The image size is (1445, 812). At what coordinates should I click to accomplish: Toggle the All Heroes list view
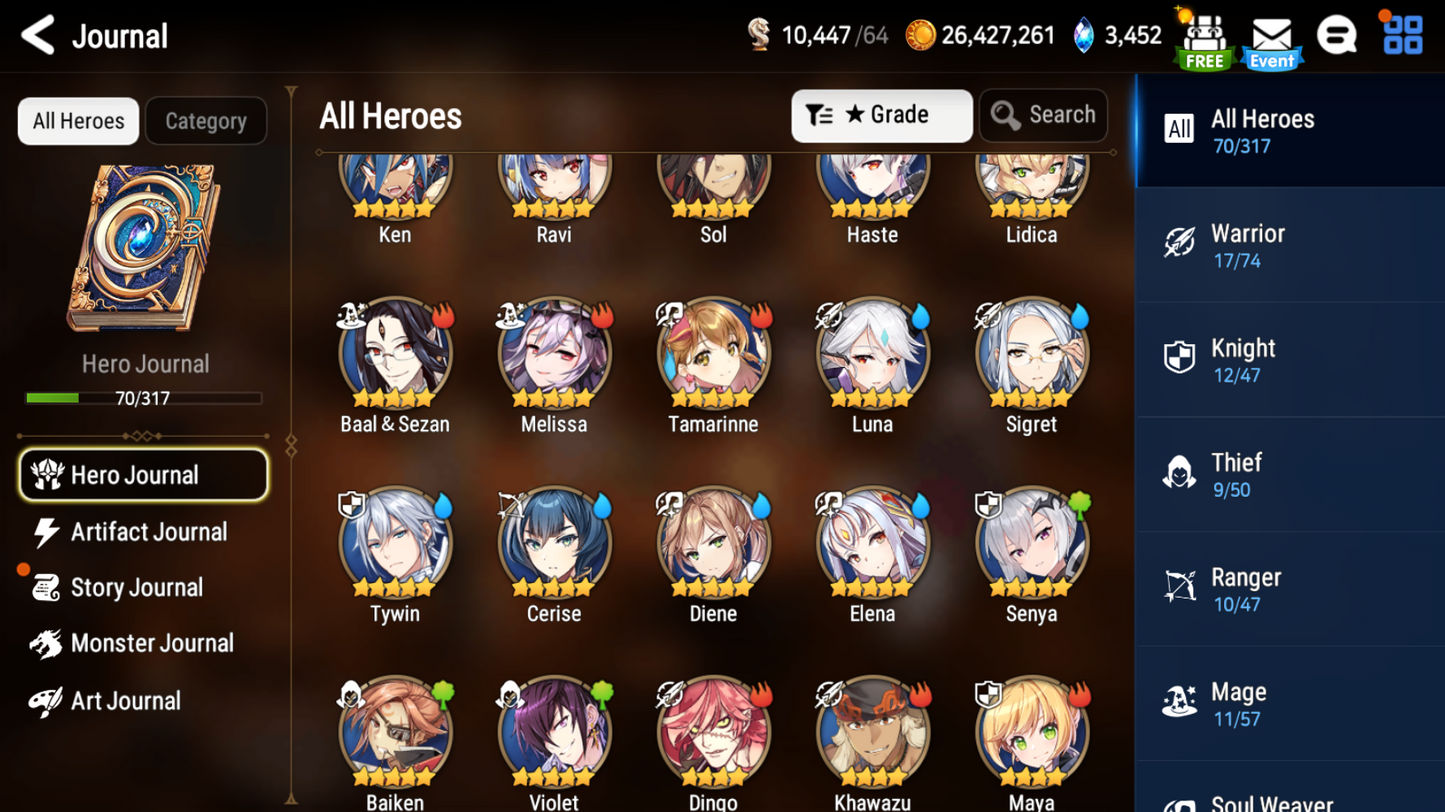77,121
